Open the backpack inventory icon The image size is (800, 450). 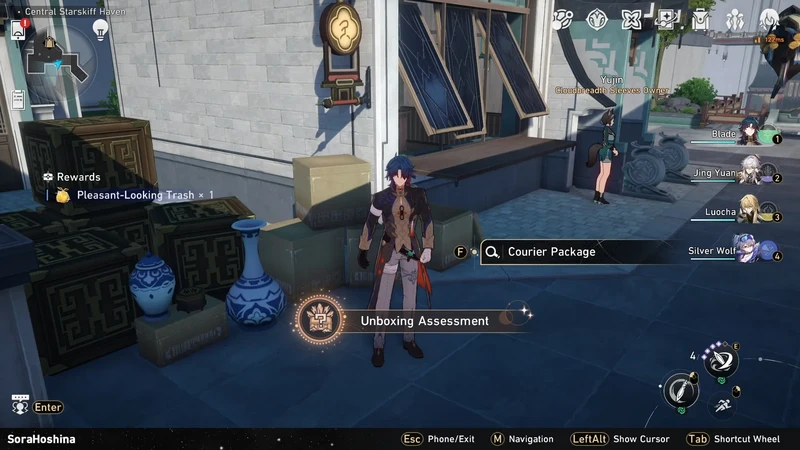click(701, 19)
